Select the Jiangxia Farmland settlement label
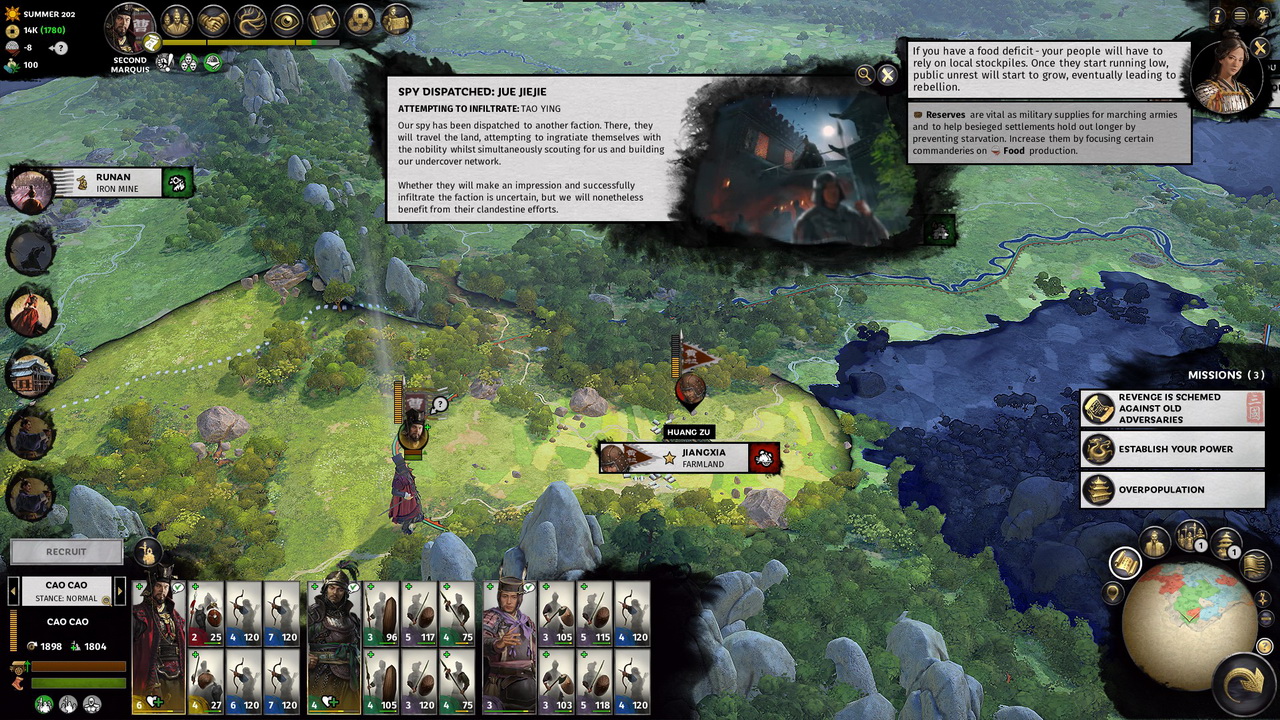 point(690,458)
